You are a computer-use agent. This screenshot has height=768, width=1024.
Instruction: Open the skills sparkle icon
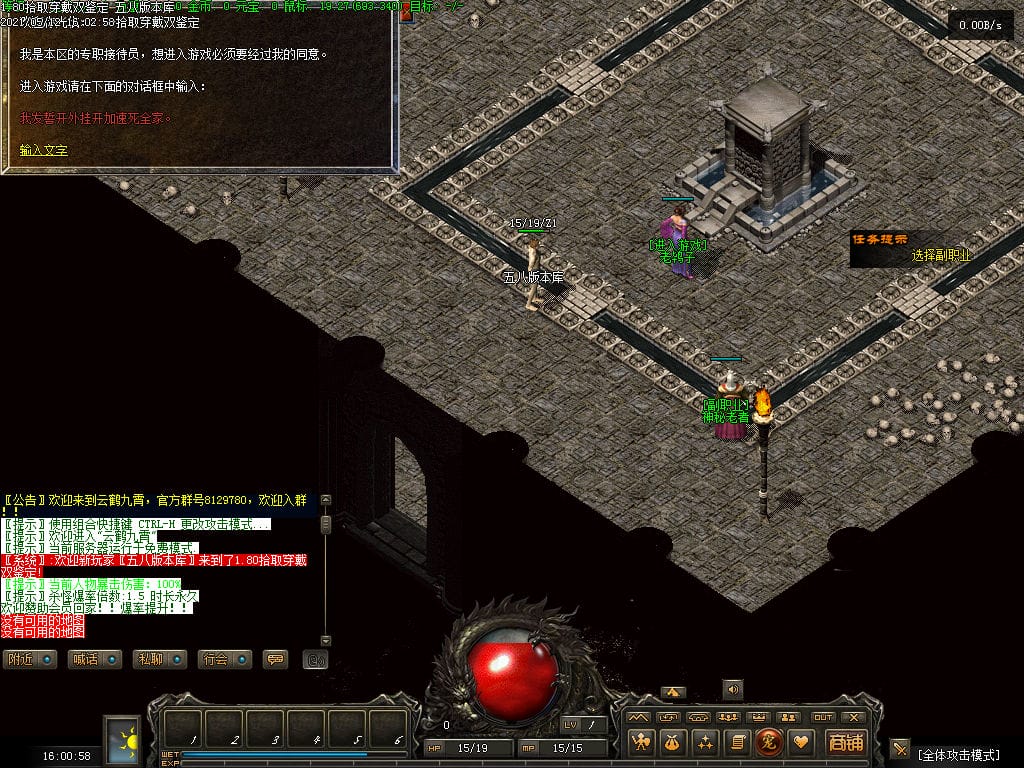pyautogui.click(x=705, y=742)
